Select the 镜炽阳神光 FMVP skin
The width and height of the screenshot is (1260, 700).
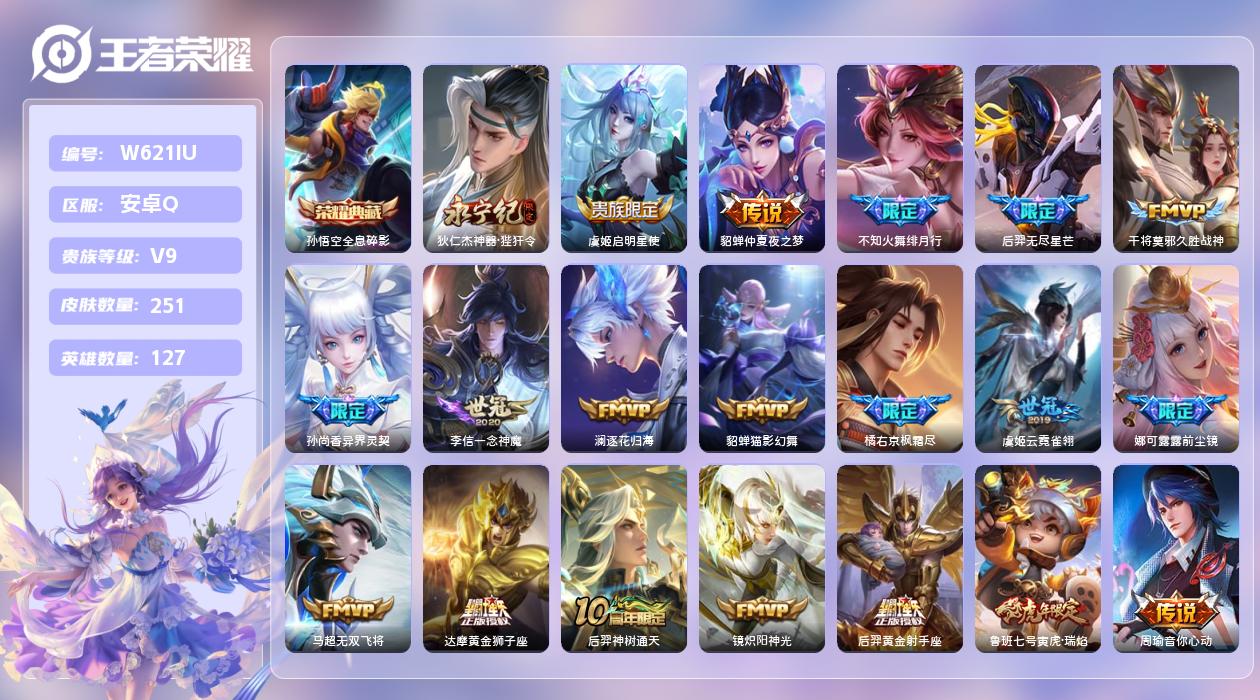pos(762,558)
